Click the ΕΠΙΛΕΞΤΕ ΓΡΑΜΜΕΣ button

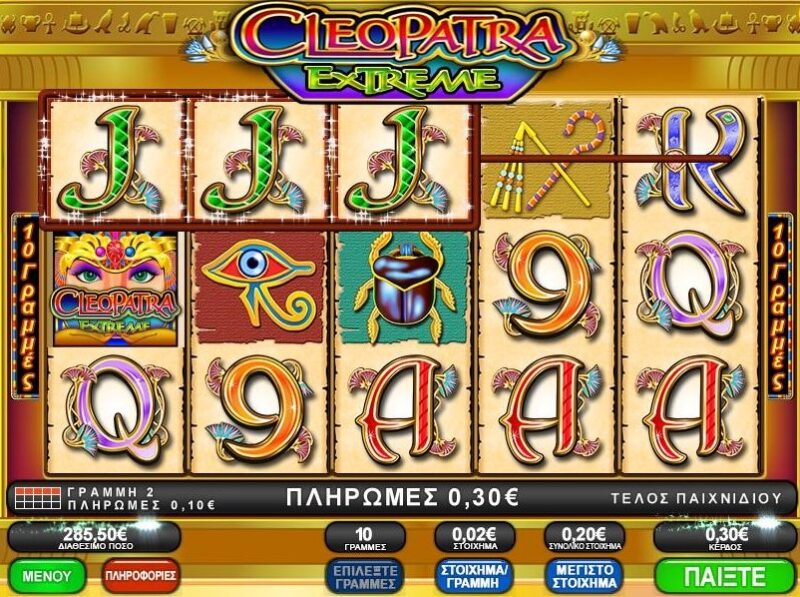pyautogui.click(x=364, y=576)
